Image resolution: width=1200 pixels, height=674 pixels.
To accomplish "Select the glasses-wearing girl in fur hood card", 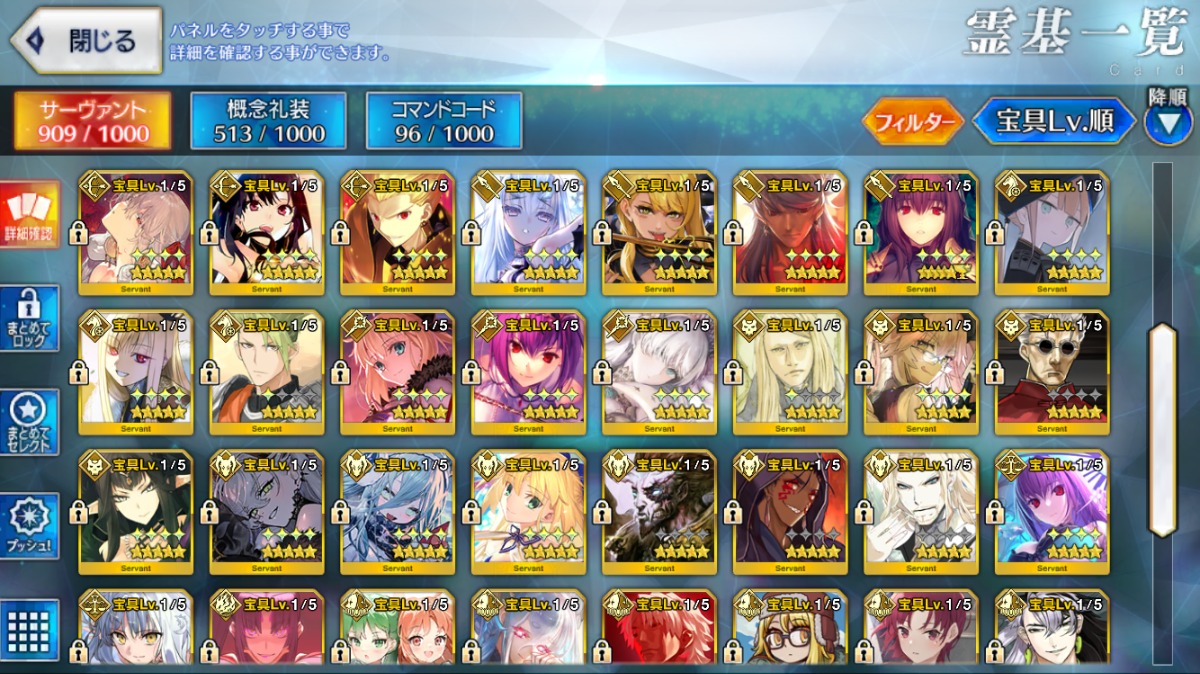I will point(790,630).
